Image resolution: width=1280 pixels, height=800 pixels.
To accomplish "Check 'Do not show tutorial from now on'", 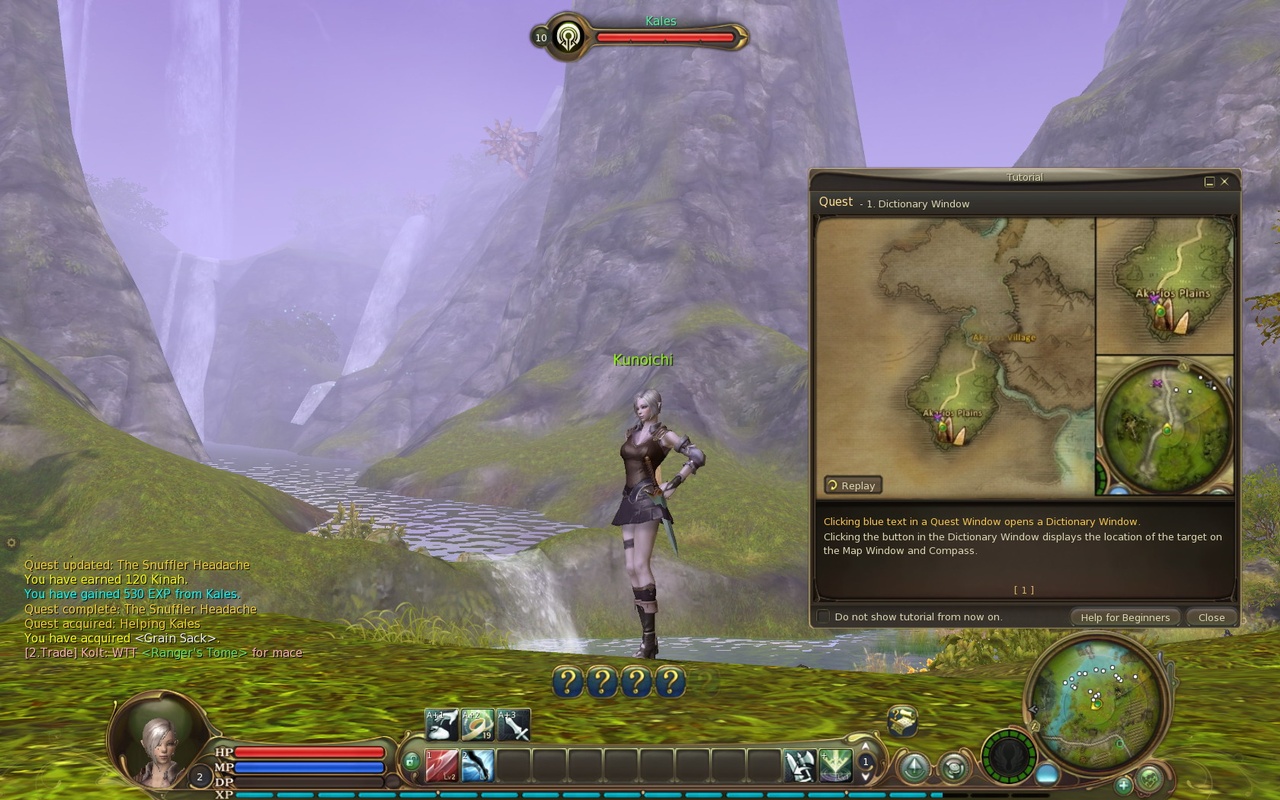I will click(x=822, y=617).
